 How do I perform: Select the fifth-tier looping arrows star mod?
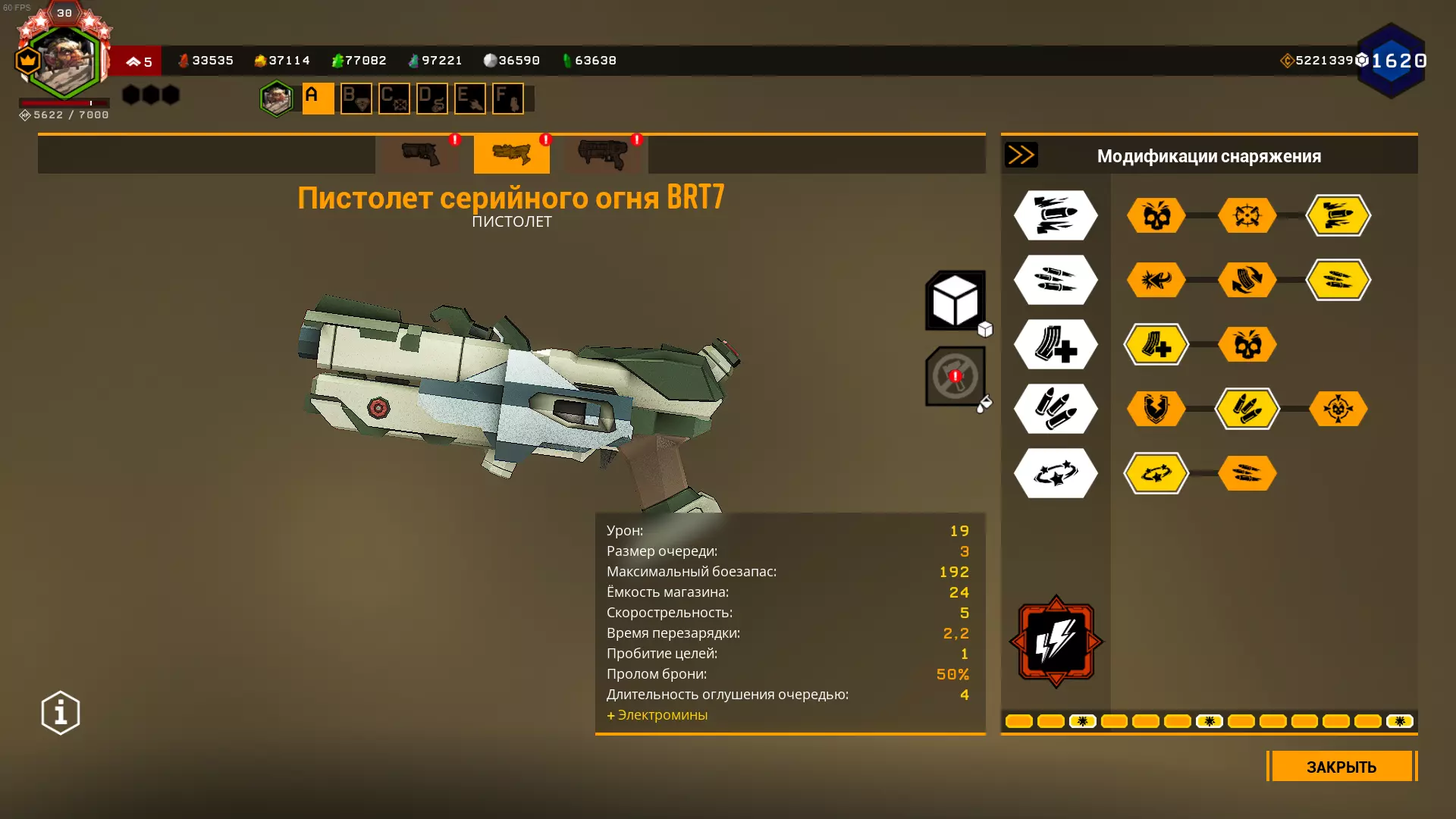(1156, 474)
